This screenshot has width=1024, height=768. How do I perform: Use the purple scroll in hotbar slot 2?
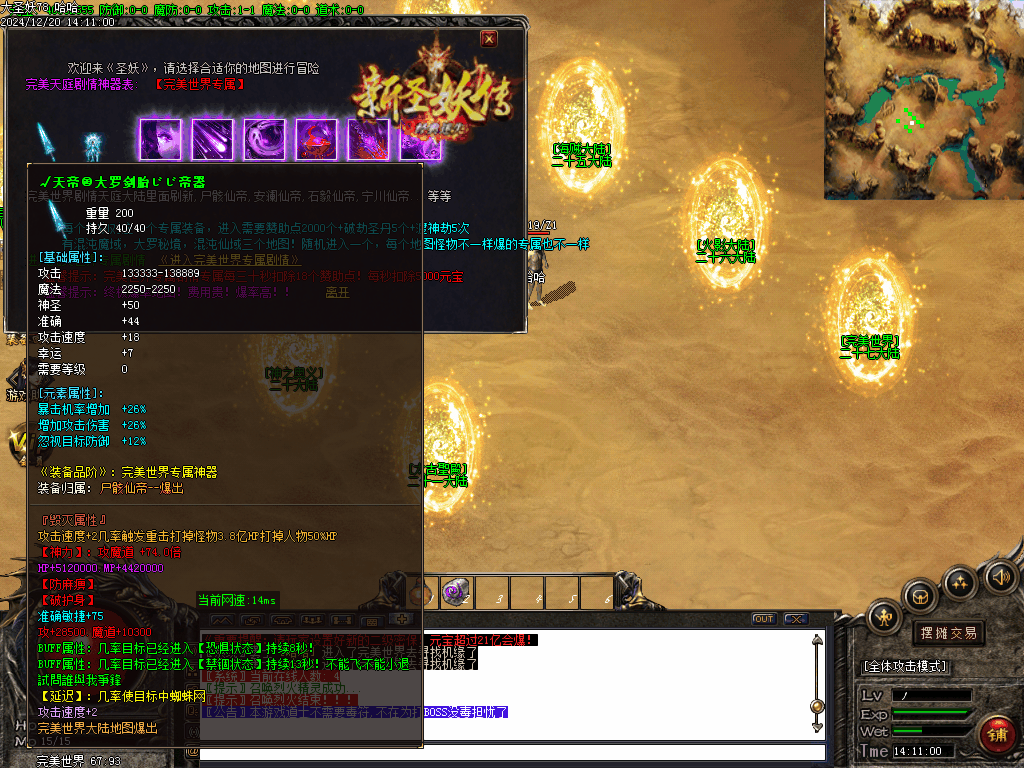pos(457,592)
